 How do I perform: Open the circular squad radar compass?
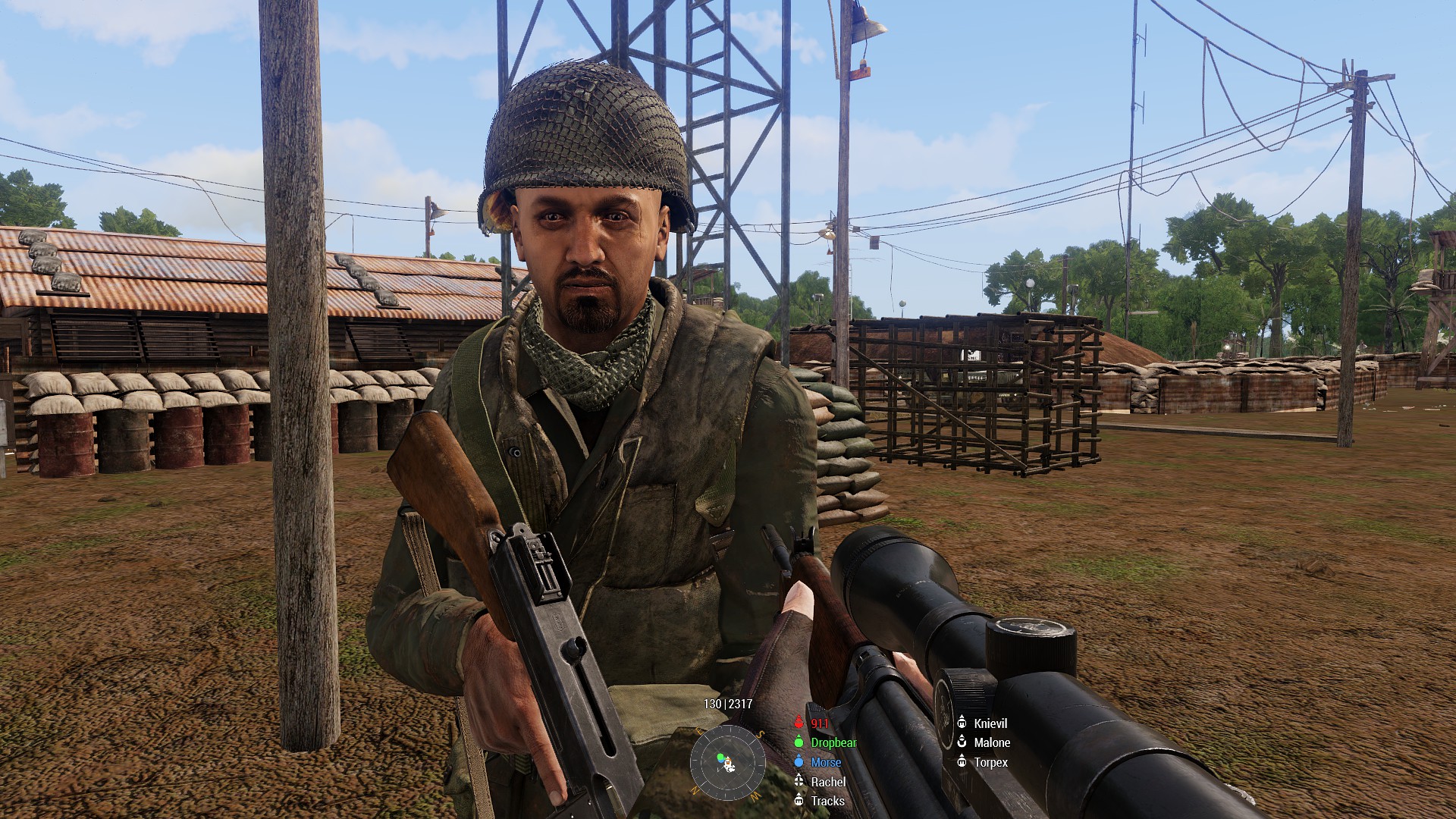pyautogui.click(x=727, y=762)
